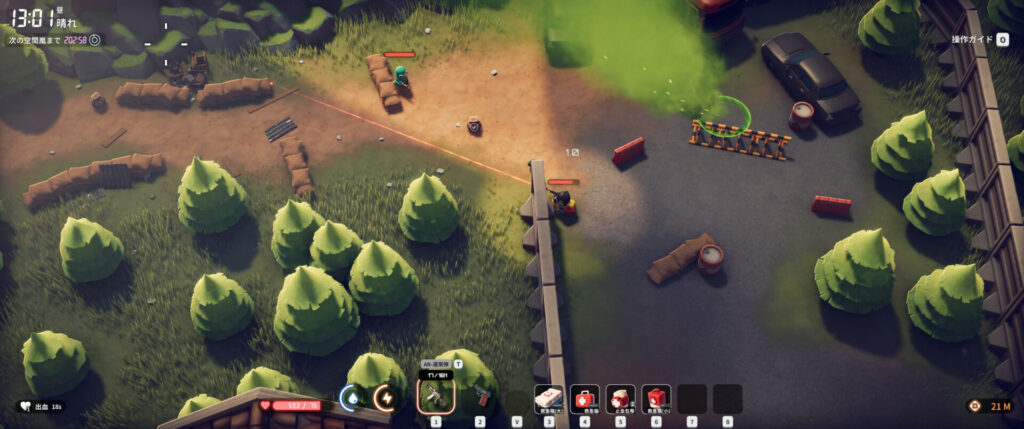Screen dimensions: 1024x429
Task: Select the equipped assault rifle slot
Action: coord(436,398)
